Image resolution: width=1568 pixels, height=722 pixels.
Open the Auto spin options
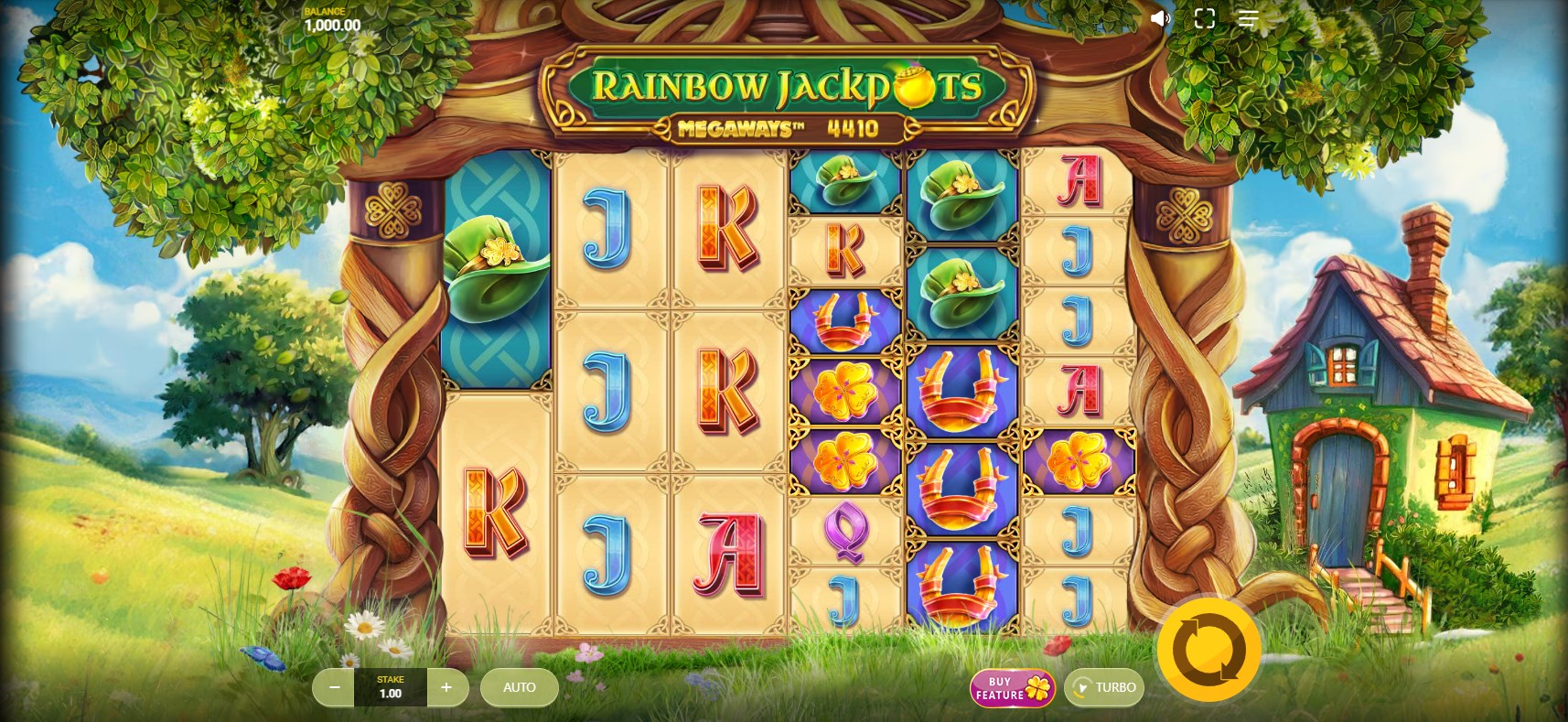(519, 687)
